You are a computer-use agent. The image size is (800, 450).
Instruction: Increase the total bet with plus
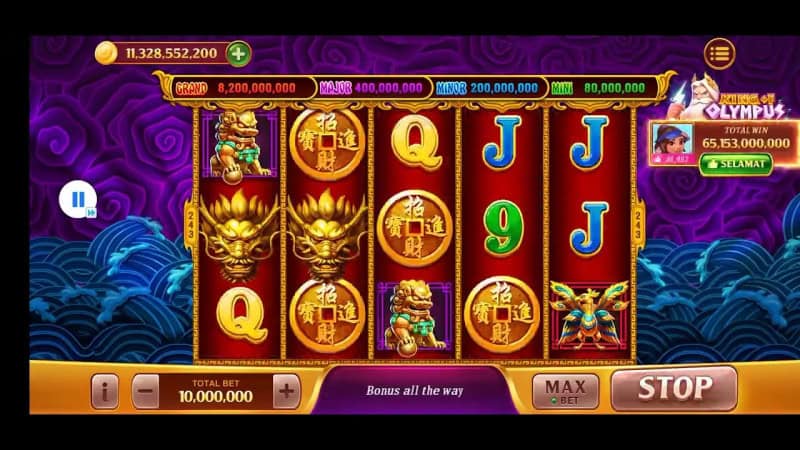(x=286, y=391)
